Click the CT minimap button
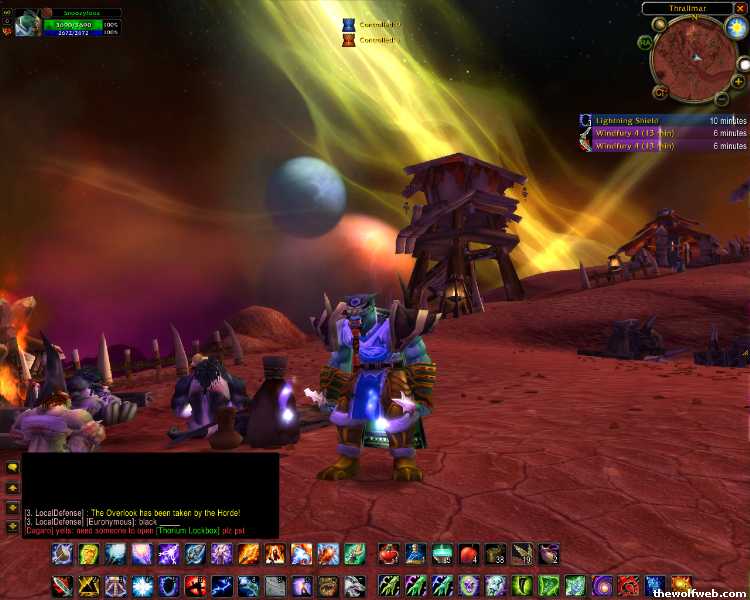 (660, 92)
